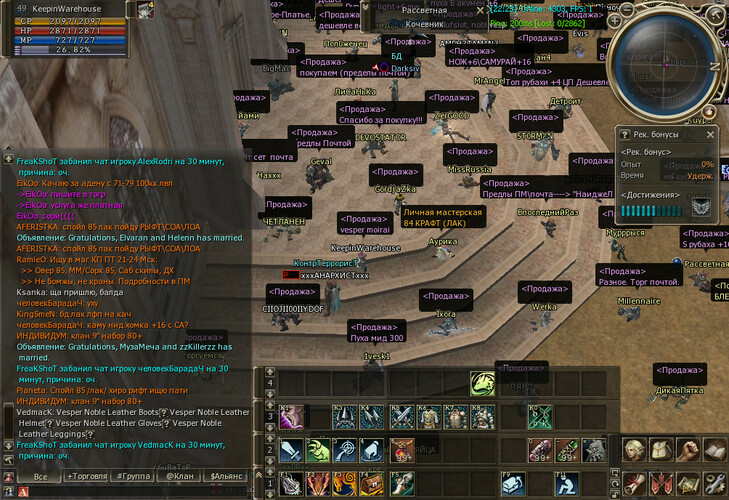Select the @Клан chat tab
The width and height of the screenshot is (729, 500).
[180, 477]
